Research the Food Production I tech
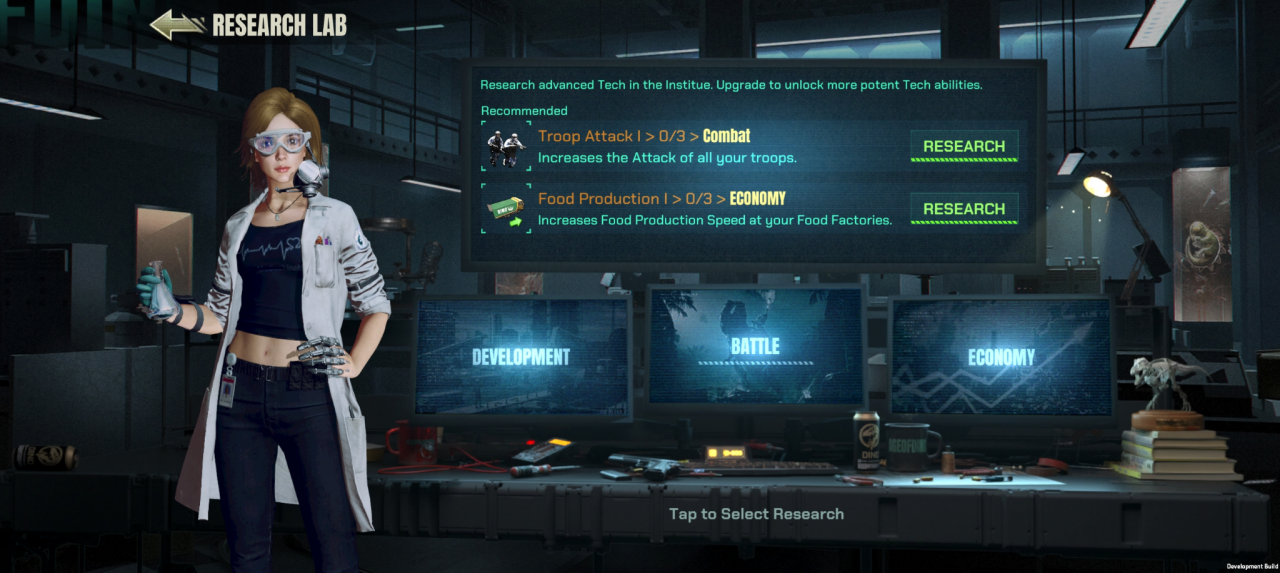 point(963,209)
